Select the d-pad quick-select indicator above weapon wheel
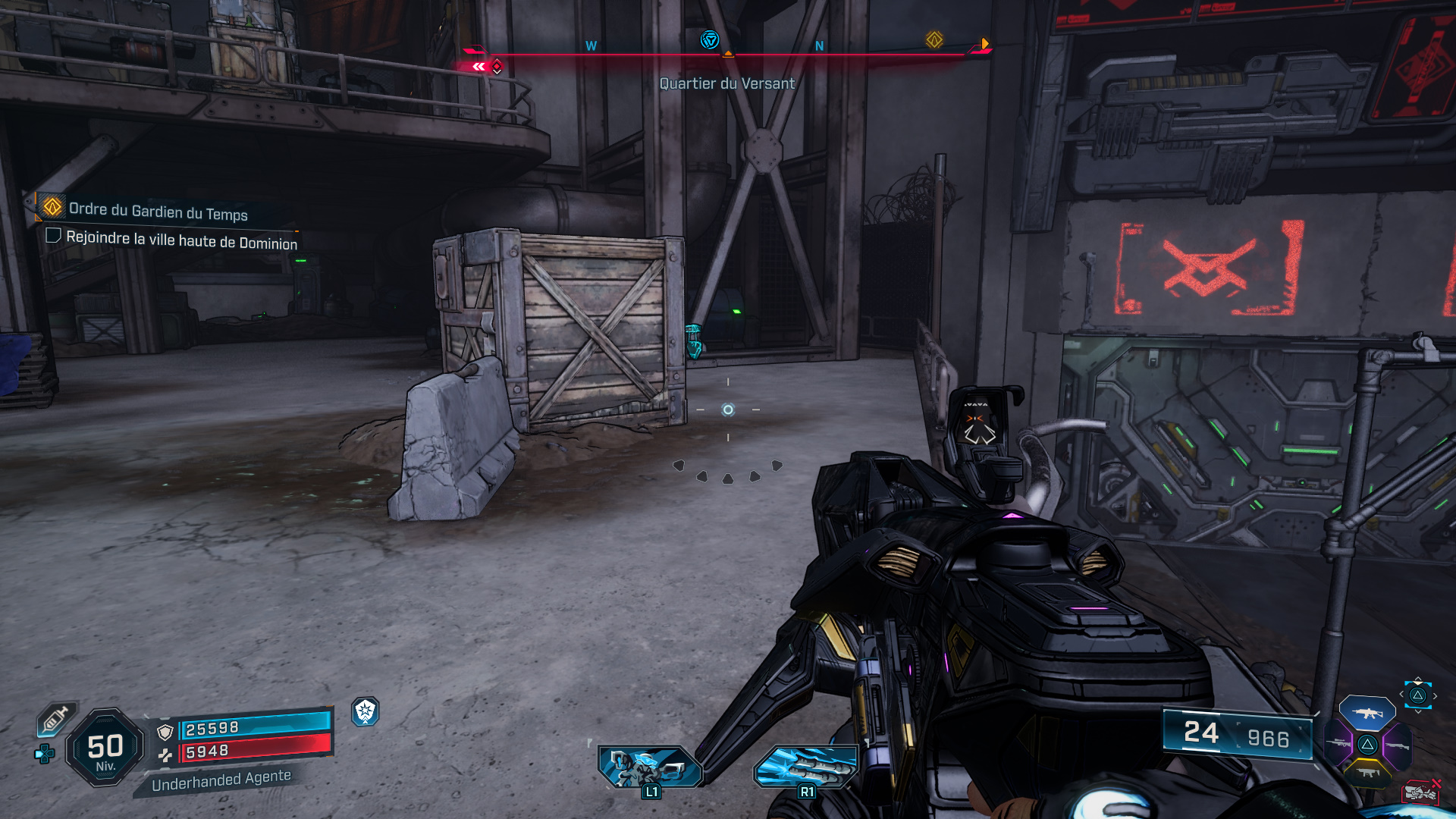 1417,695
